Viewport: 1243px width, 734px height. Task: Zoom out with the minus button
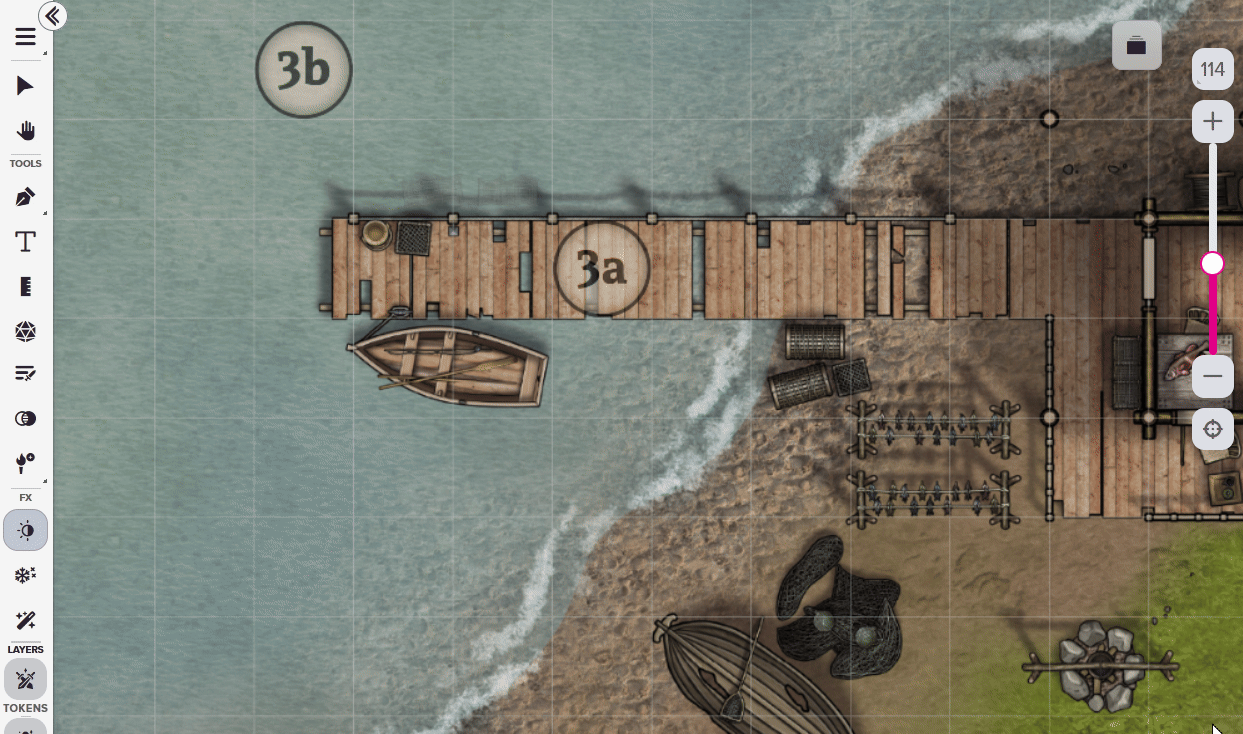point(1212,376)
